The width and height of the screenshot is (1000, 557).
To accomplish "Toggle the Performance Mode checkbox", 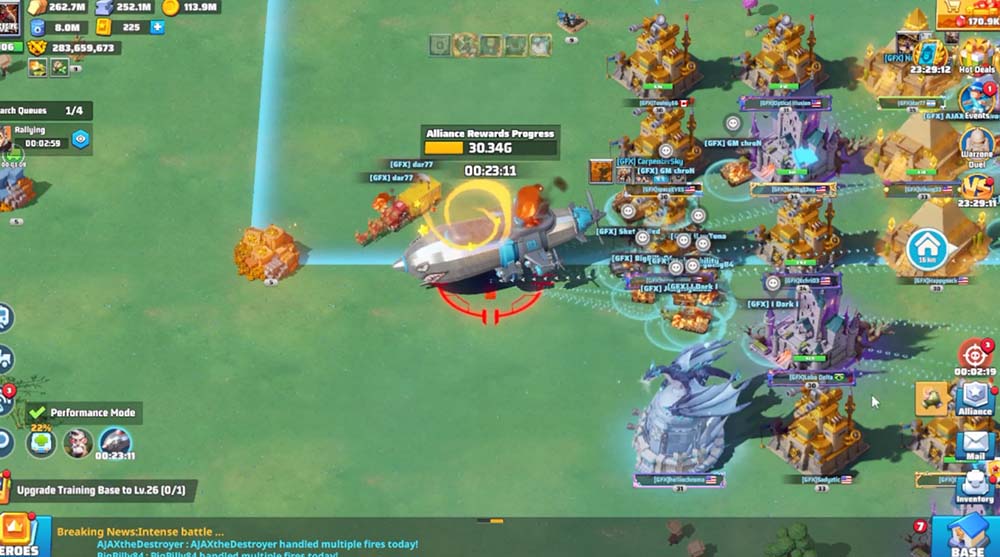I will 38,412.
